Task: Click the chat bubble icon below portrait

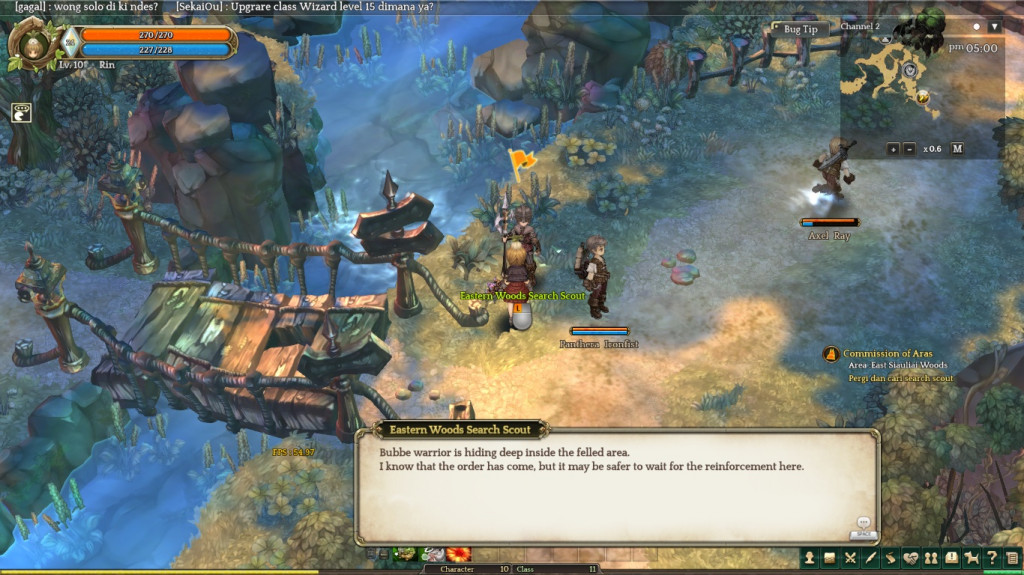Action: 22,113
